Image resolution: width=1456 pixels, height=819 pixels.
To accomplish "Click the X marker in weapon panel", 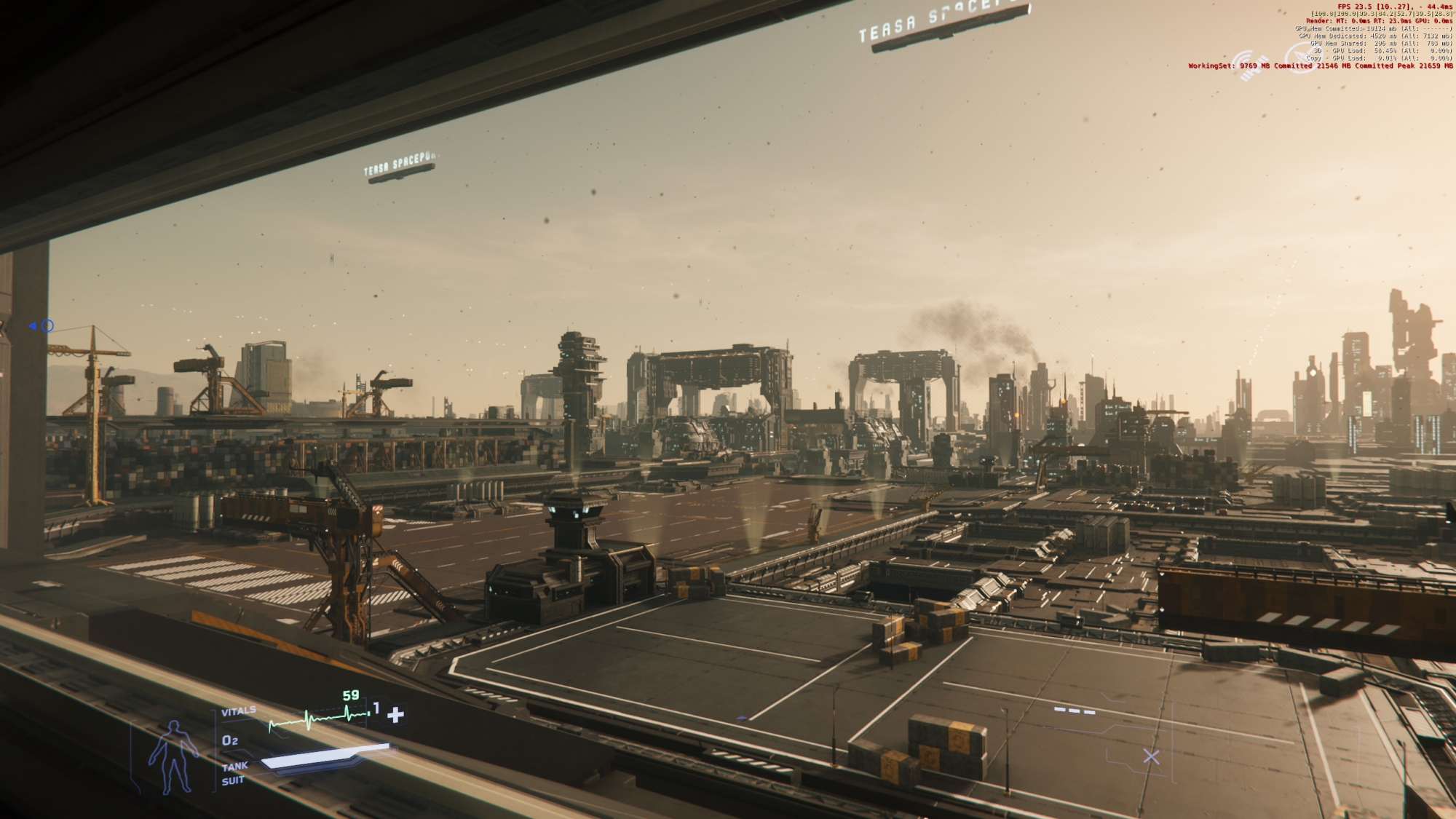I will tap(1151, 756).
